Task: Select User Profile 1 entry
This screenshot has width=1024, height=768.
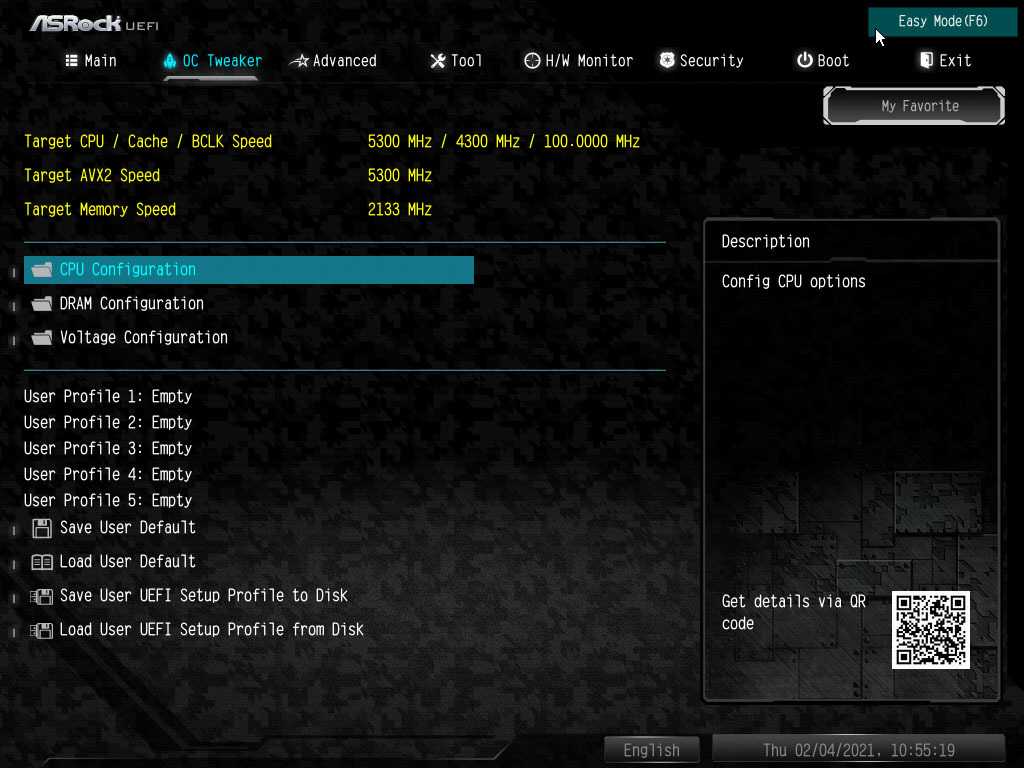Action: (108, 397)
